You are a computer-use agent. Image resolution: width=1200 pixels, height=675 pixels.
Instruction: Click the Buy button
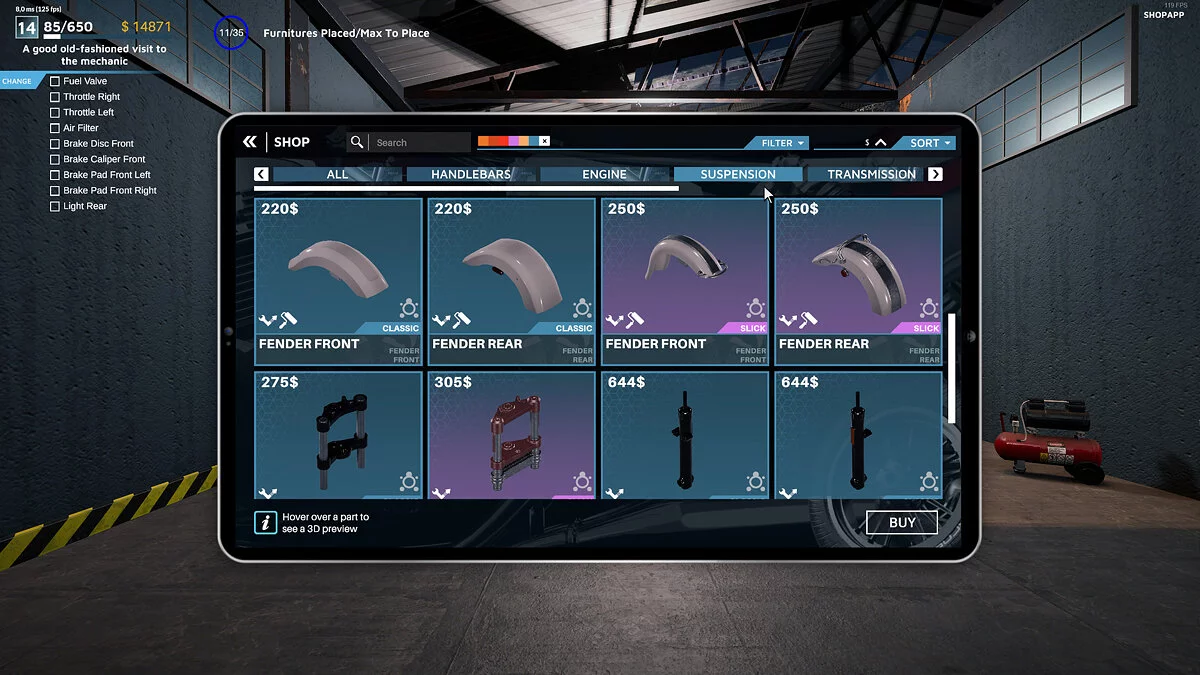(901, 522)
